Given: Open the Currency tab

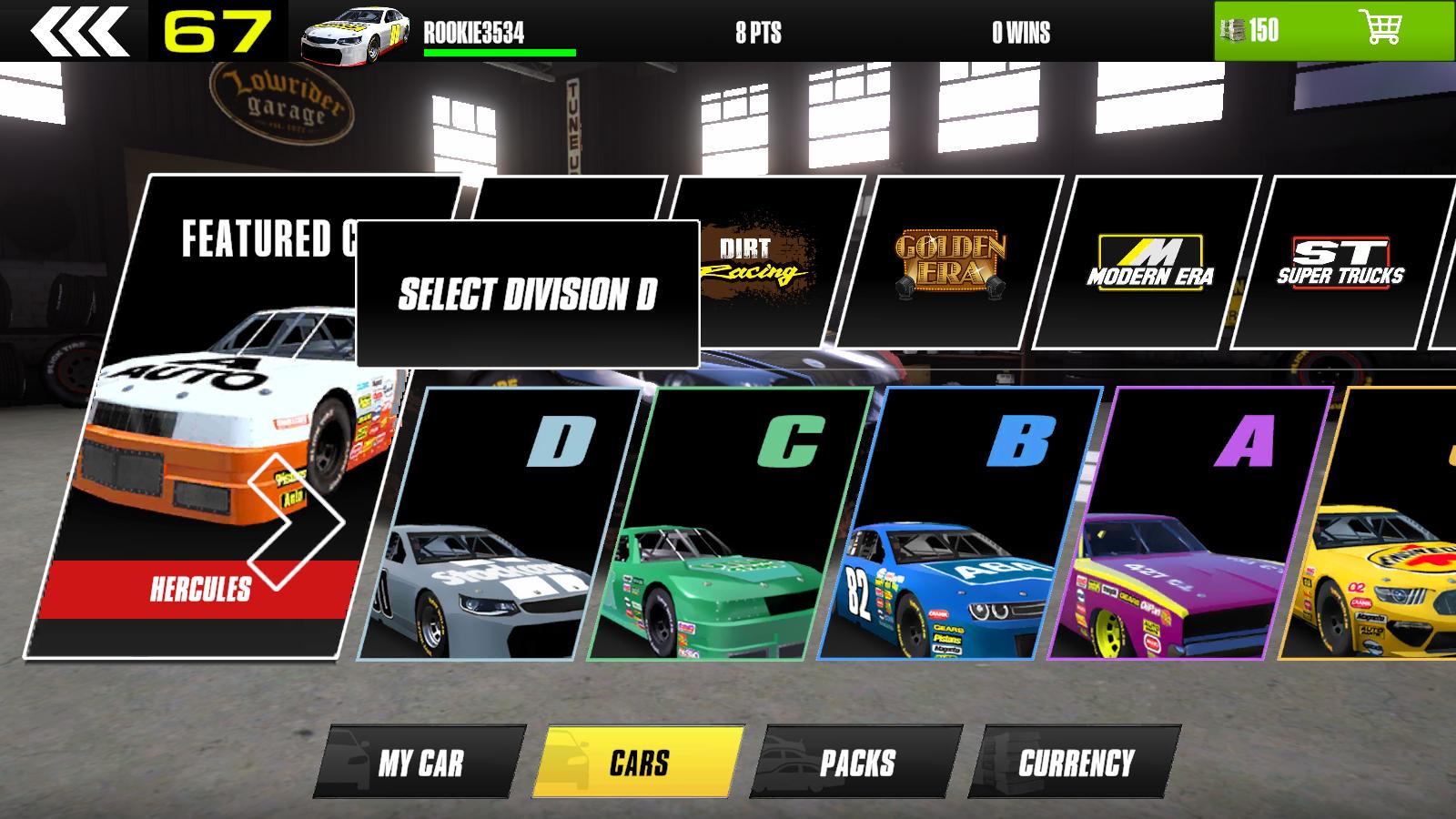Looking at the screenshot, I should coord(1075,763).
